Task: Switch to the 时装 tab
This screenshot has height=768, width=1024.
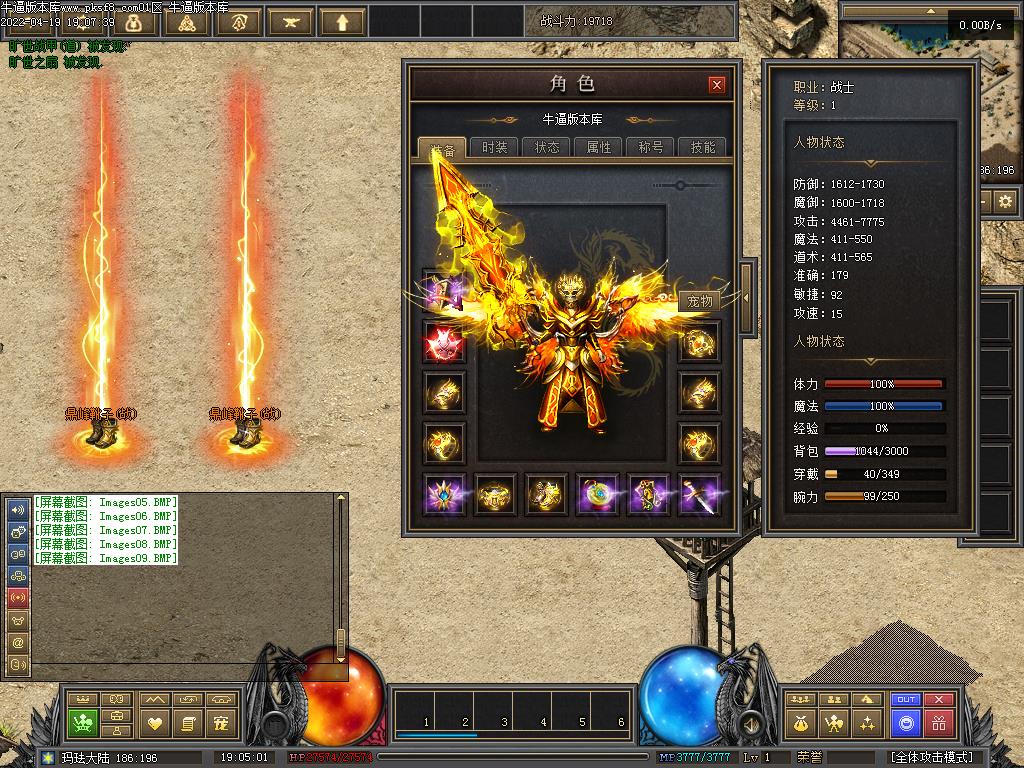Action: point(494,147)
